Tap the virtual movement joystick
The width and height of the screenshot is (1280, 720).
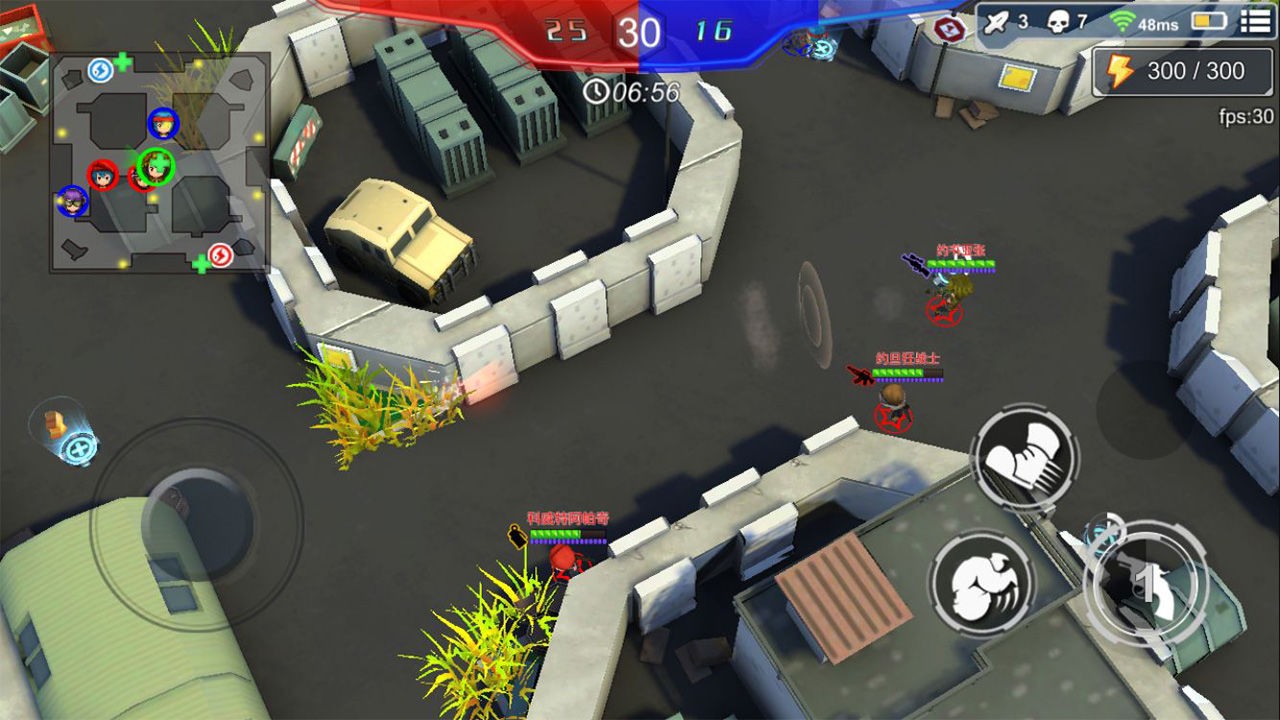pos(196,520)
